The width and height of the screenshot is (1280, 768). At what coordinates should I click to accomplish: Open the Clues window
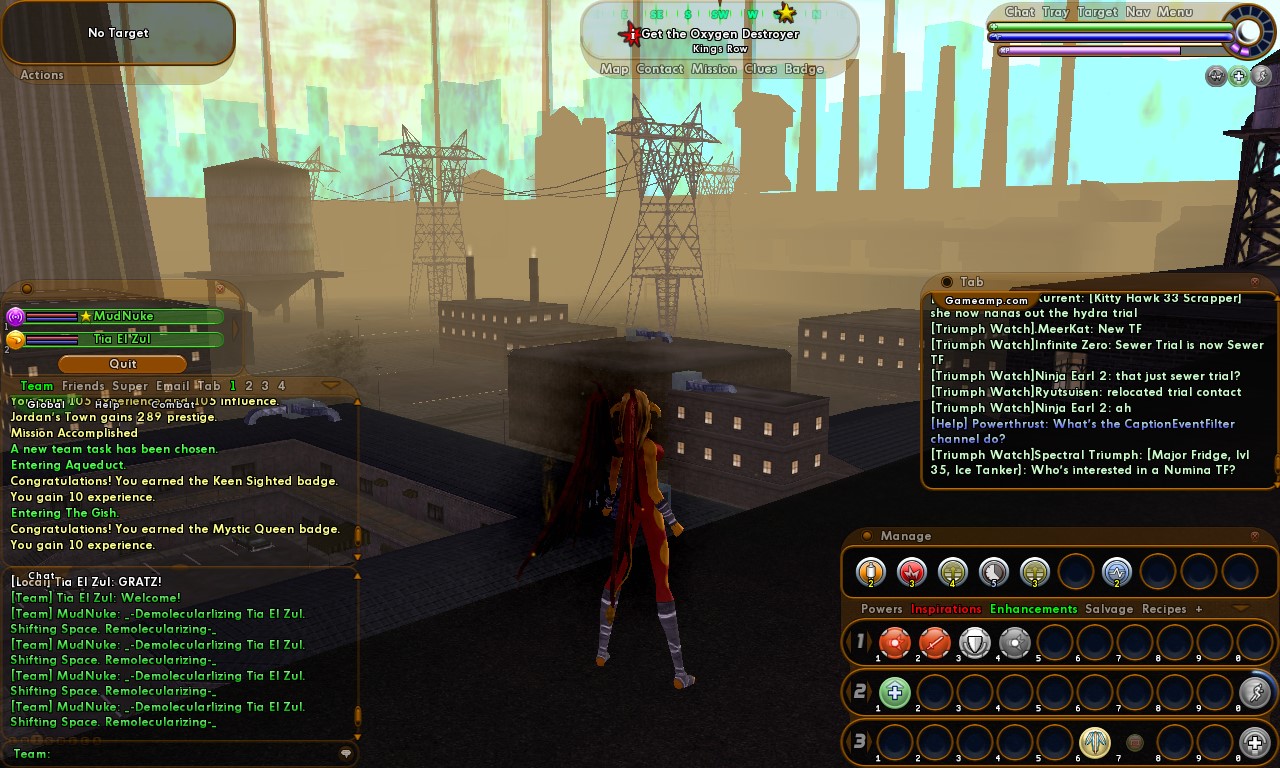[761, 70]
